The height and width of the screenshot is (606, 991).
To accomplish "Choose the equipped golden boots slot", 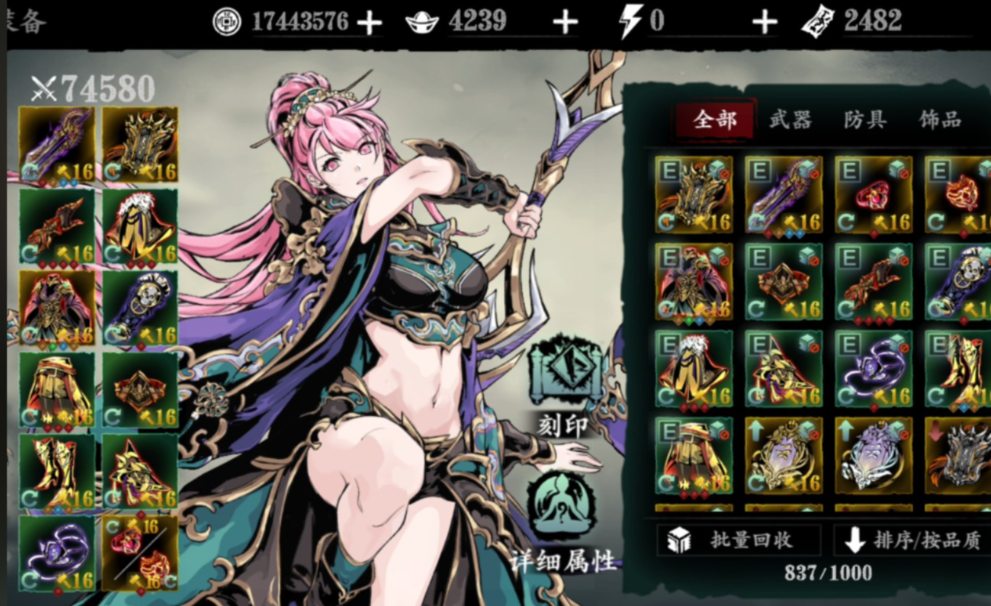I will pos(57,471).
